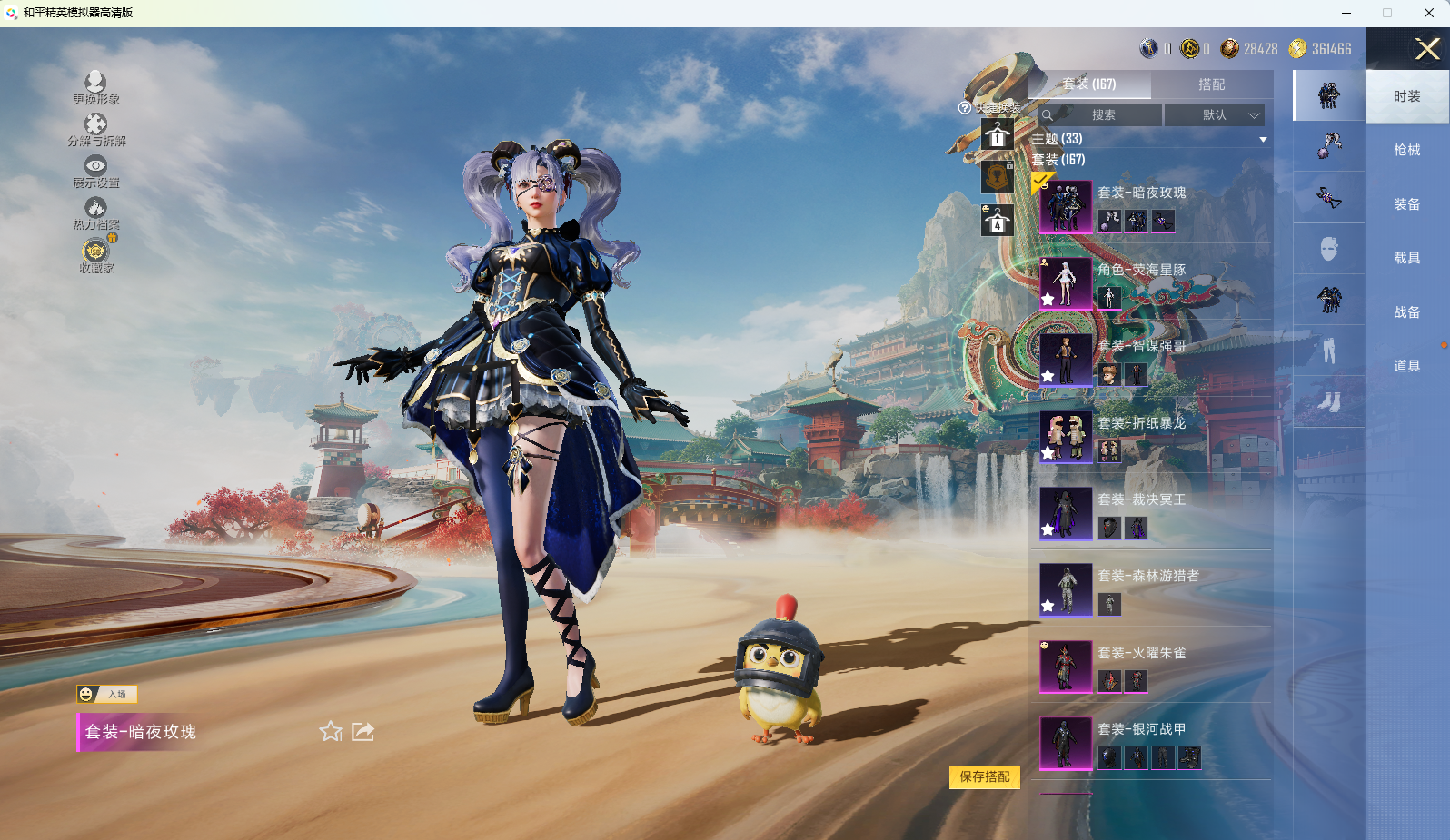Save the outfit with 保存搭配
Viewport: 1450px width, 840px height.
click(985, 776)
